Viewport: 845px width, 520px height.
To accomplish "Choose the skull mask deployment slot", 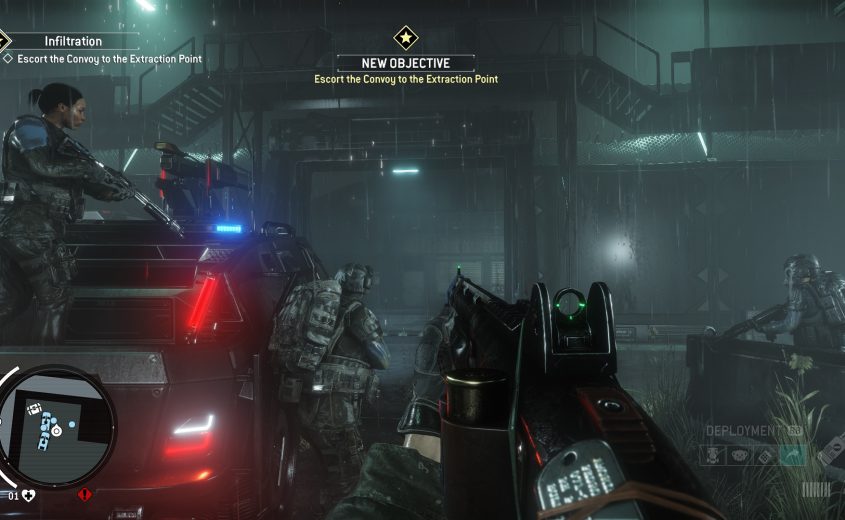I will point(741,456).
